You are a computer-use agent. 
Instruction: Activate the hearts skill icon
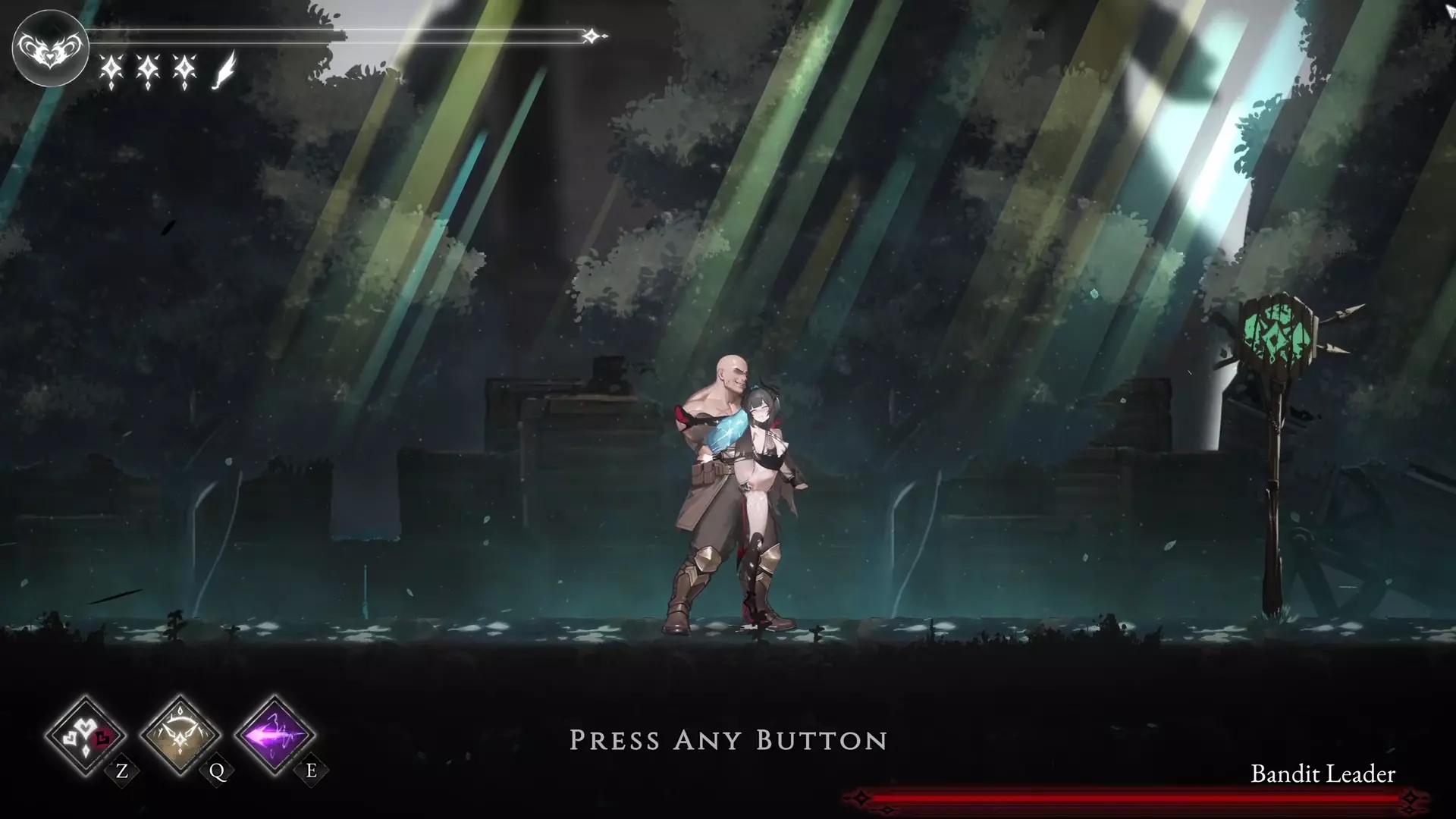click(85, 735)
